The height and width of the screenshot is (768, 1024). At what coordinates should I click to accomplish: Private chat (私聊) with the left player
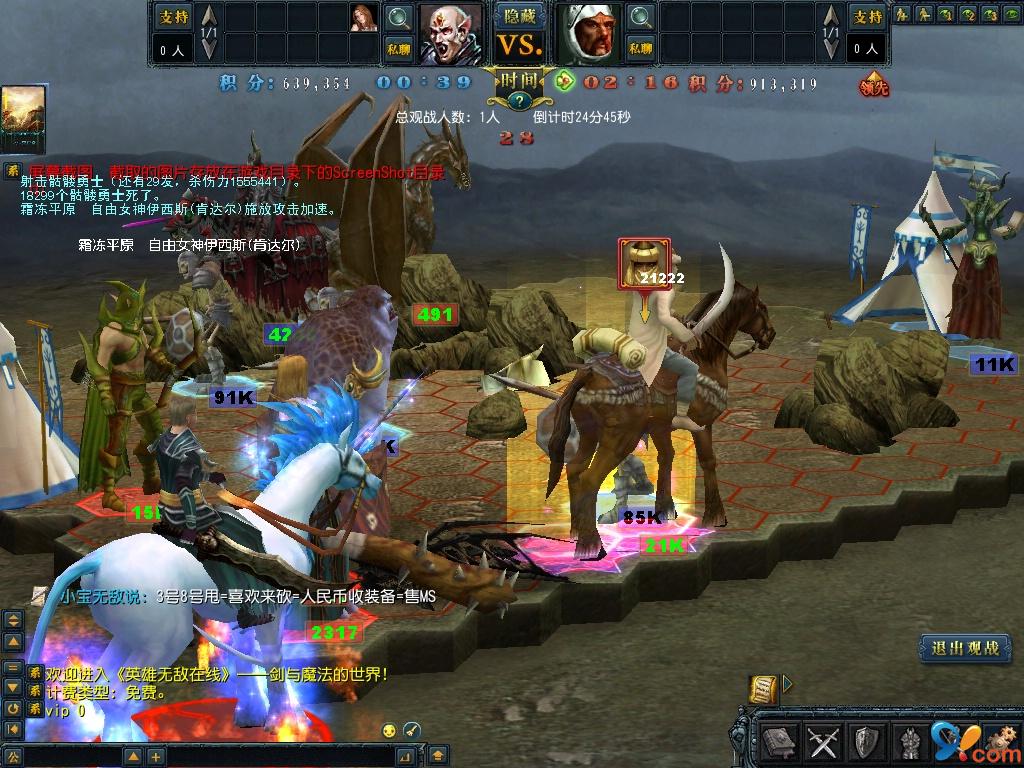point(399,47)
